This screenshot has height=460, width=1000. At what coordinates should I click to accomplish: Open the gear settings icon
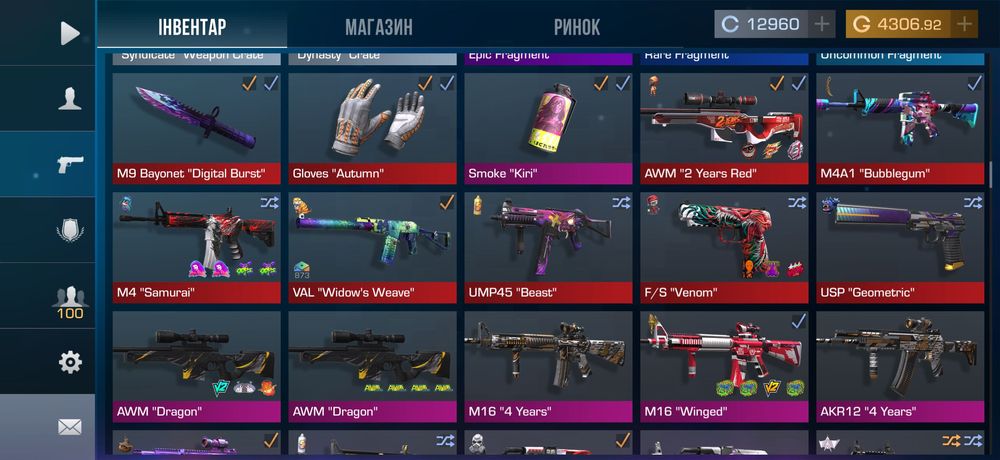pyautogui.click(x=69, y=362)
